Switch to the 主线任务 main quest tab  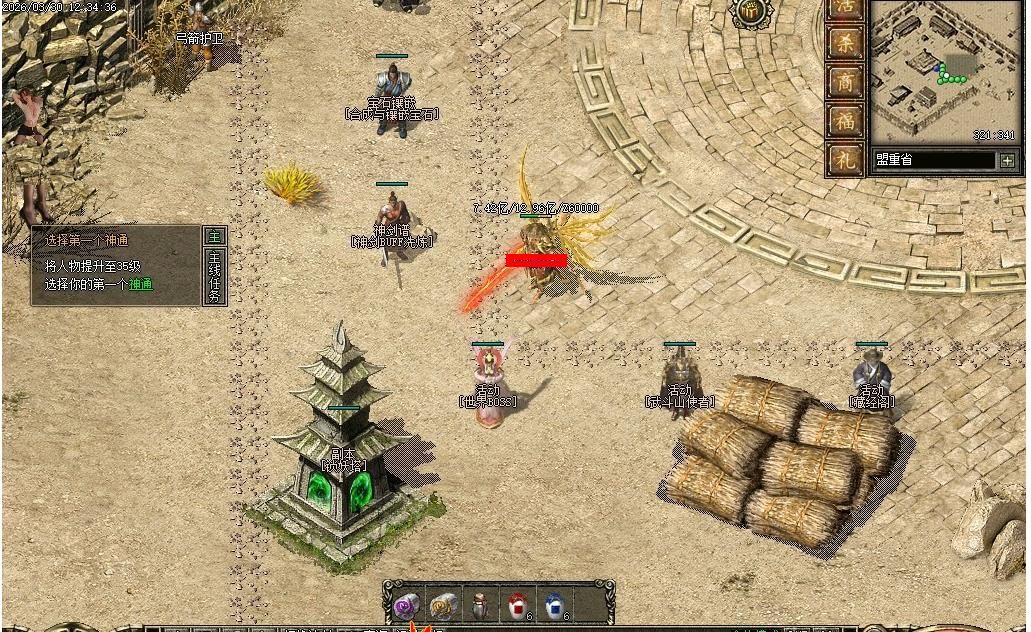tap(214, 277)
